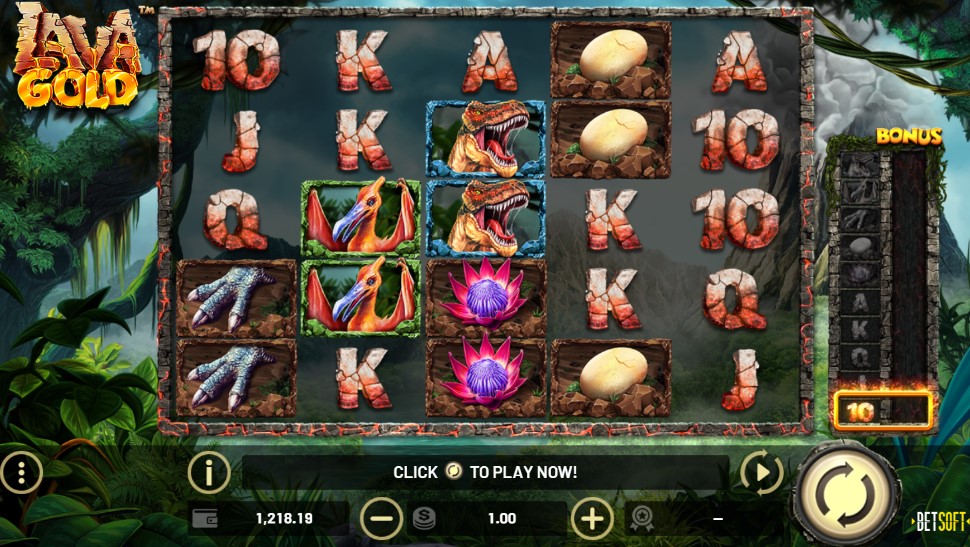The image size is (970, 547).
Task: Spin the reels with the large circular button
Action: [x=846, y=492]
